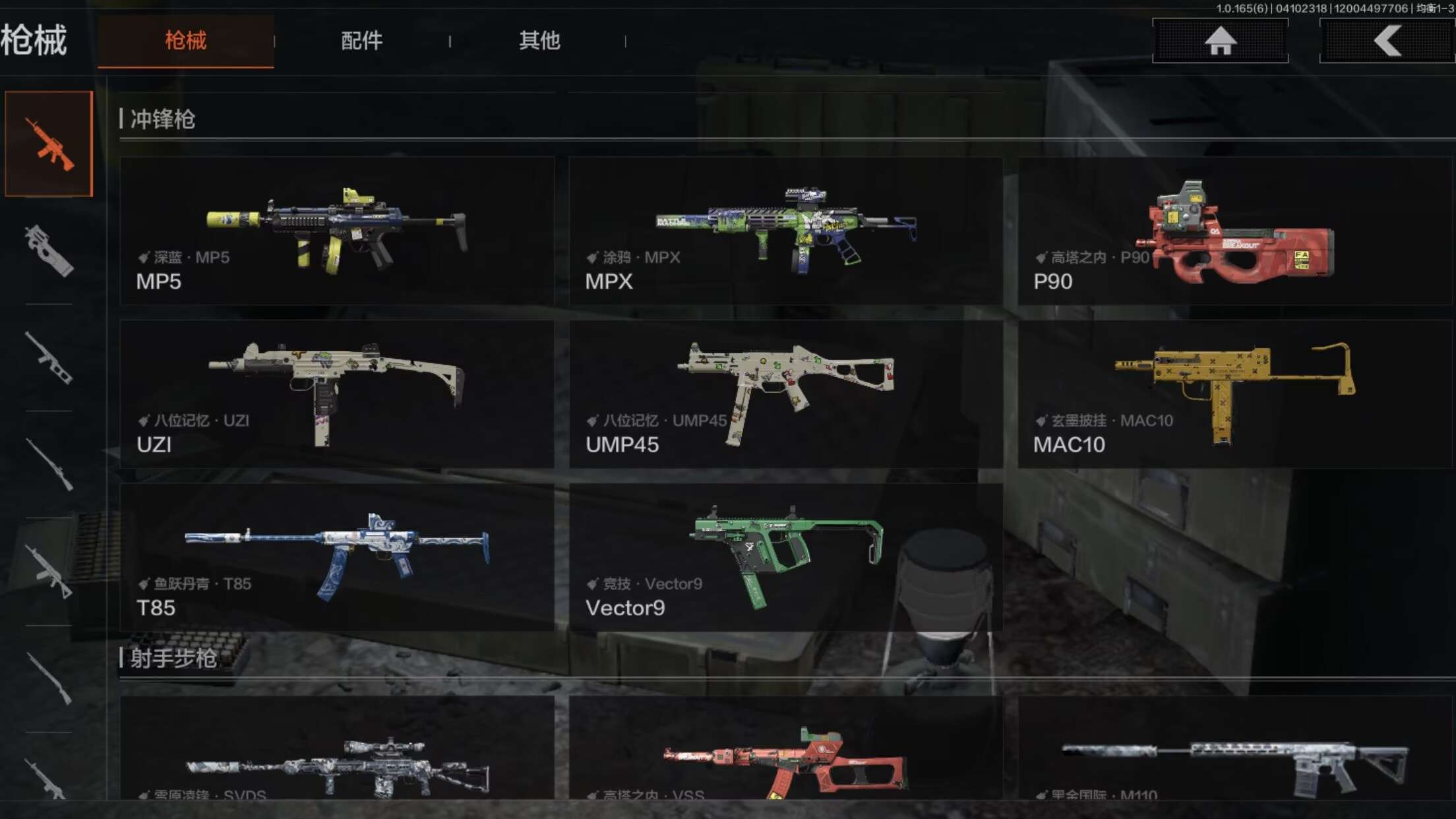Select the blue-white T85 card
This screenshot has width=1456, height=819.
[x=337, y=557]
